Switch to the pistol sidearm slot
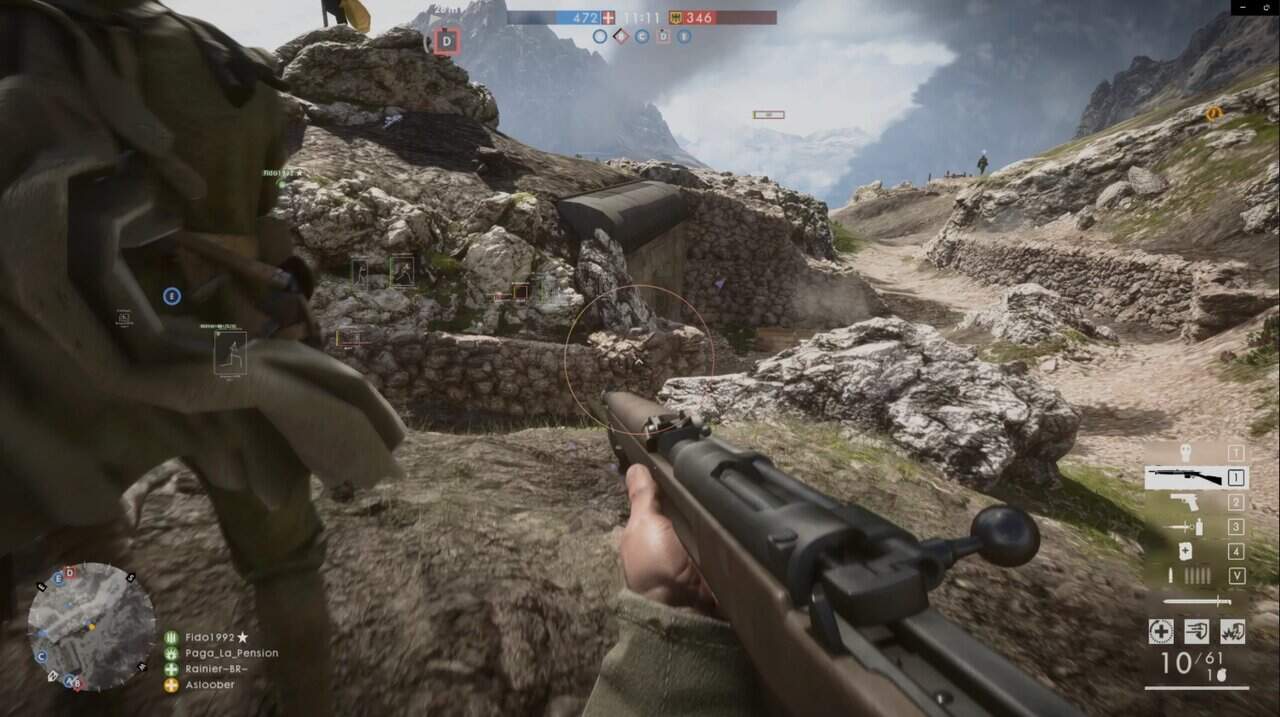This screenshot has width=1280, height=717. (x=1184, y=503)
